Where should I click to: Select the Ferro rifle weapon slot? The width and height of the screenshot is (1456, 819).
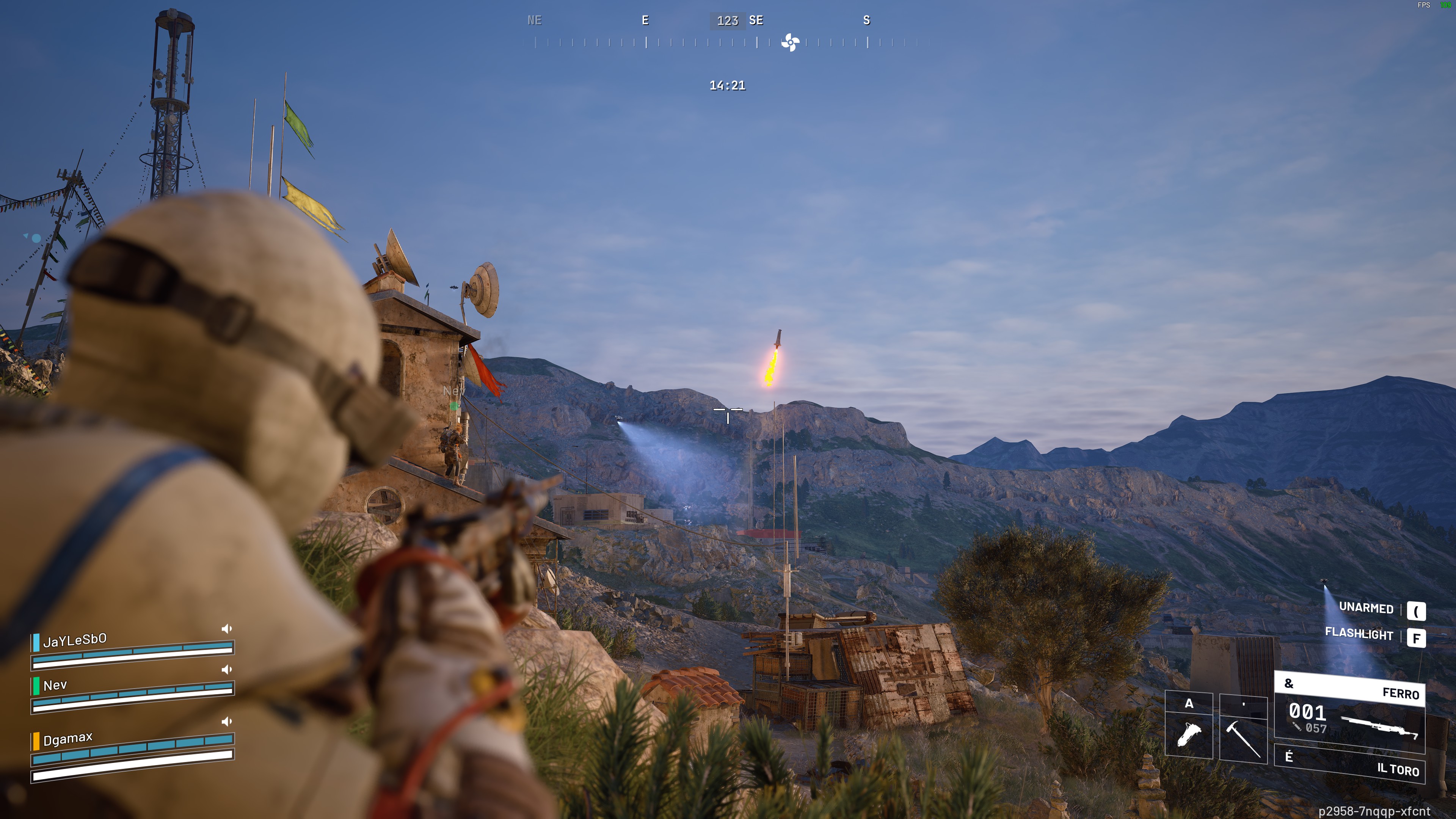point(1350,715)
